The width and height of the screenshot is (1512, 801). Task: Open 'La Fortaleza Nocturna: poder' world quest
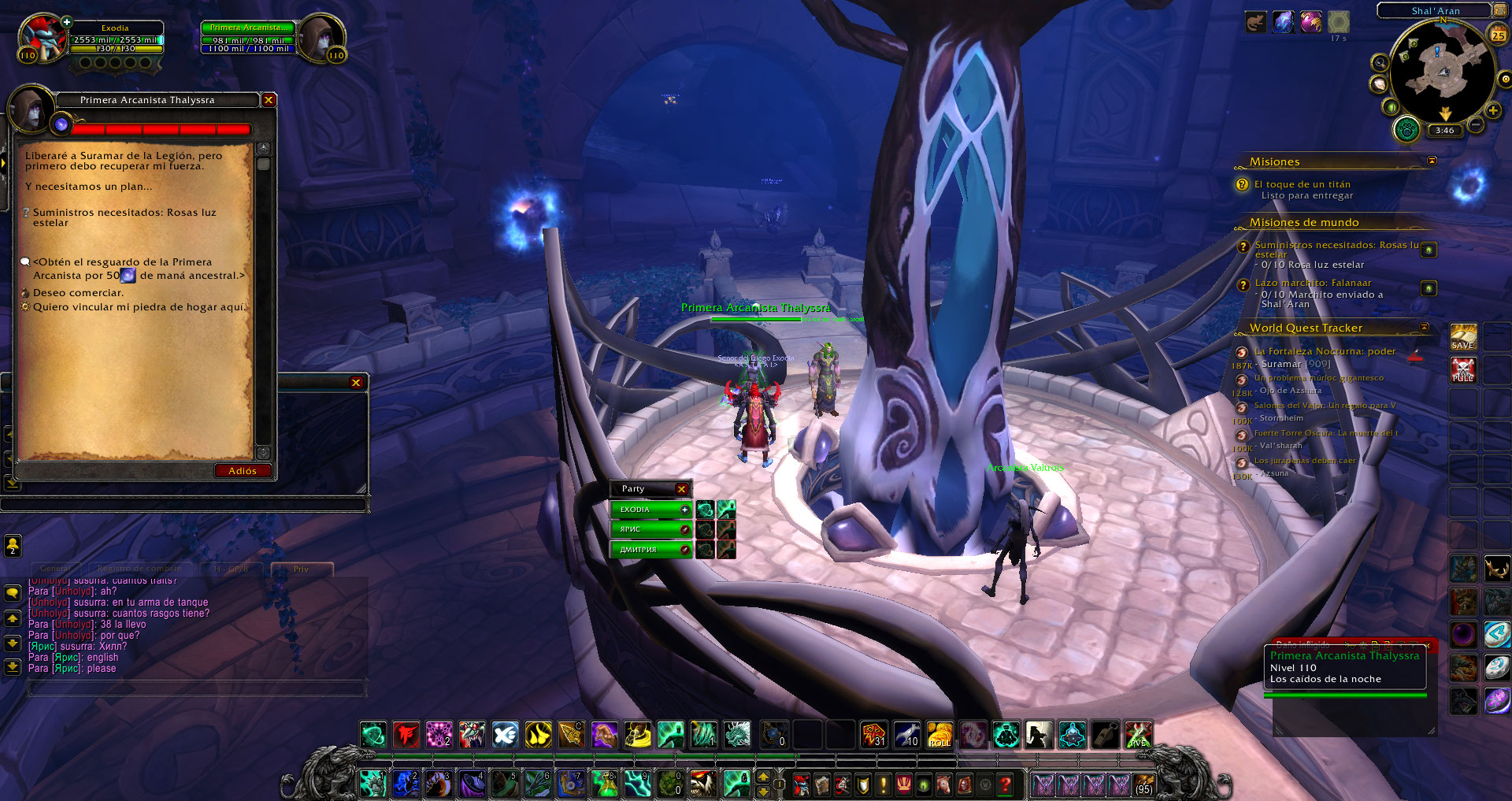tap(1325, 351)
